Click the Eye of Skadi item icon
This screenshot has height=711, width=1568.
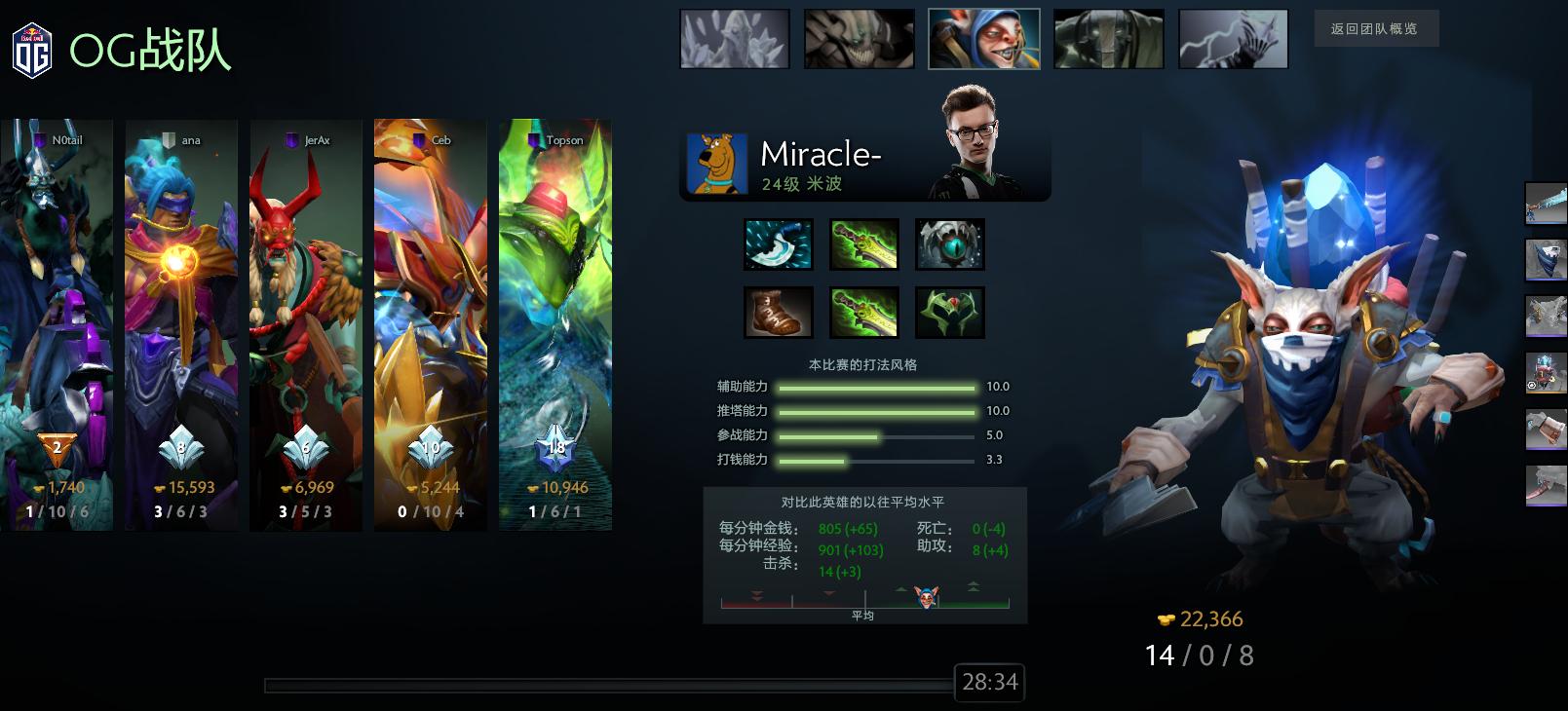(x=949, y=244)
